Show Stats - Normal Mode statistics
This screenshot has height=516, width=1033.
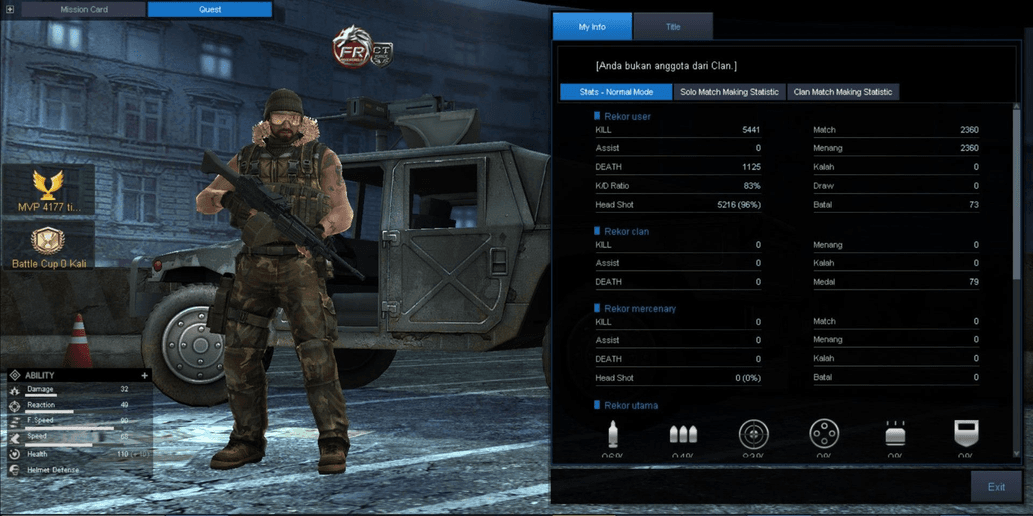[x=616, y=92]
